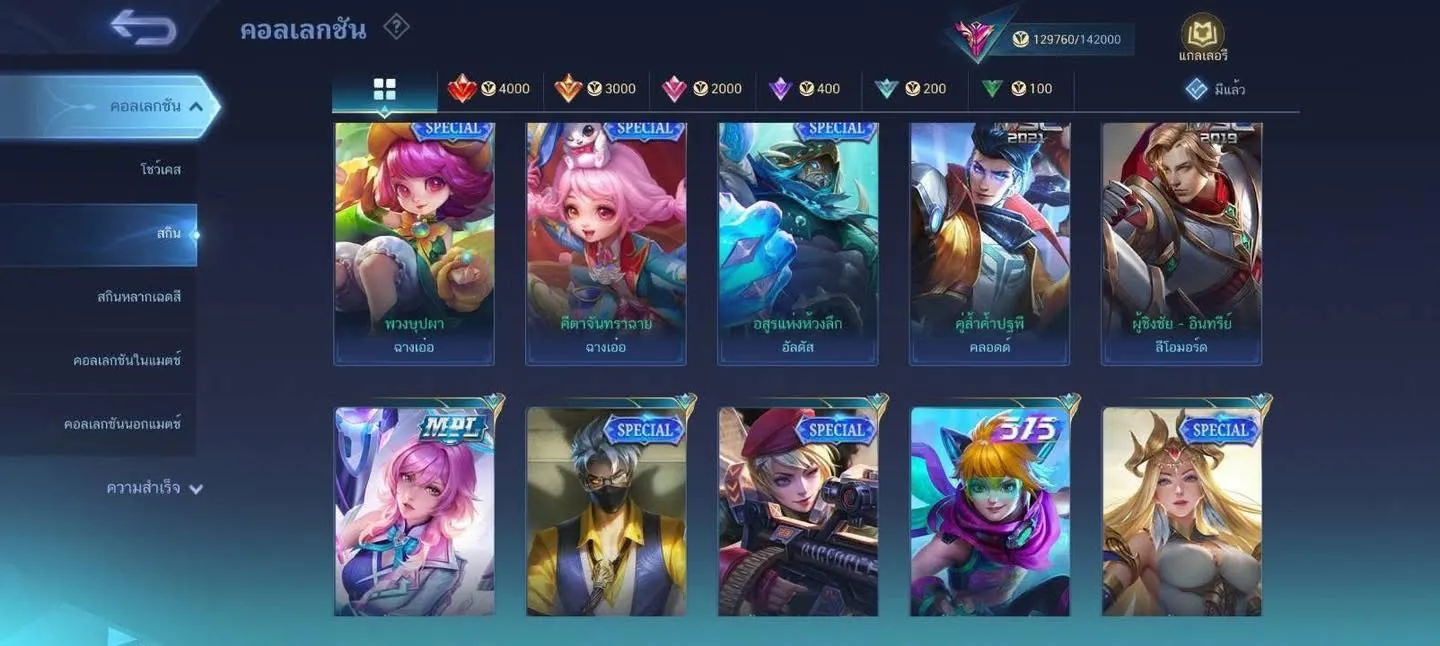Switch to the all-skins grid tab

point(384,89)
